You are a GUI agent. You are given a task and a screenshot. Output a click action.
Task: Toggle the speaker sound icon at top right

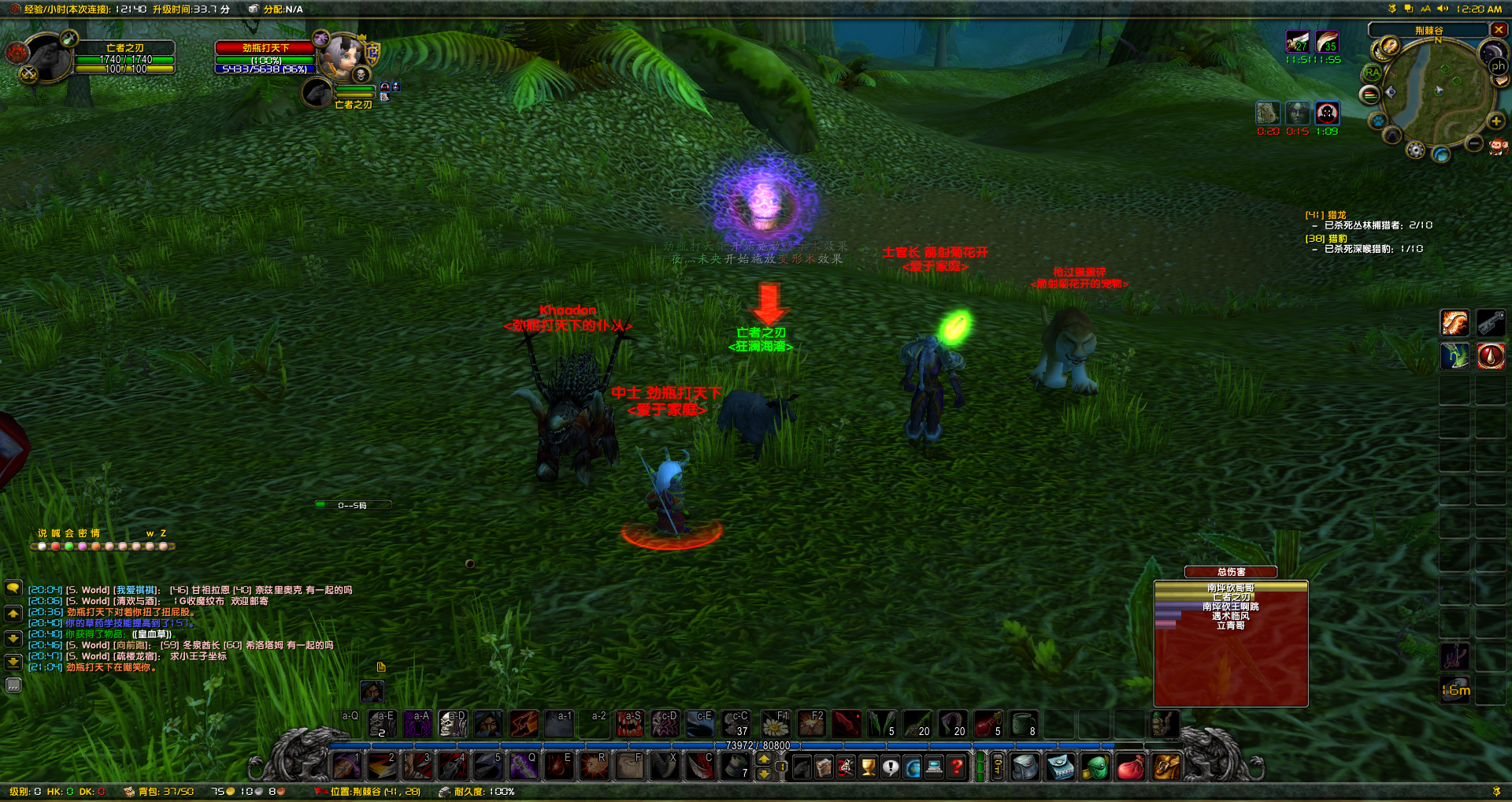(1443, 9)
